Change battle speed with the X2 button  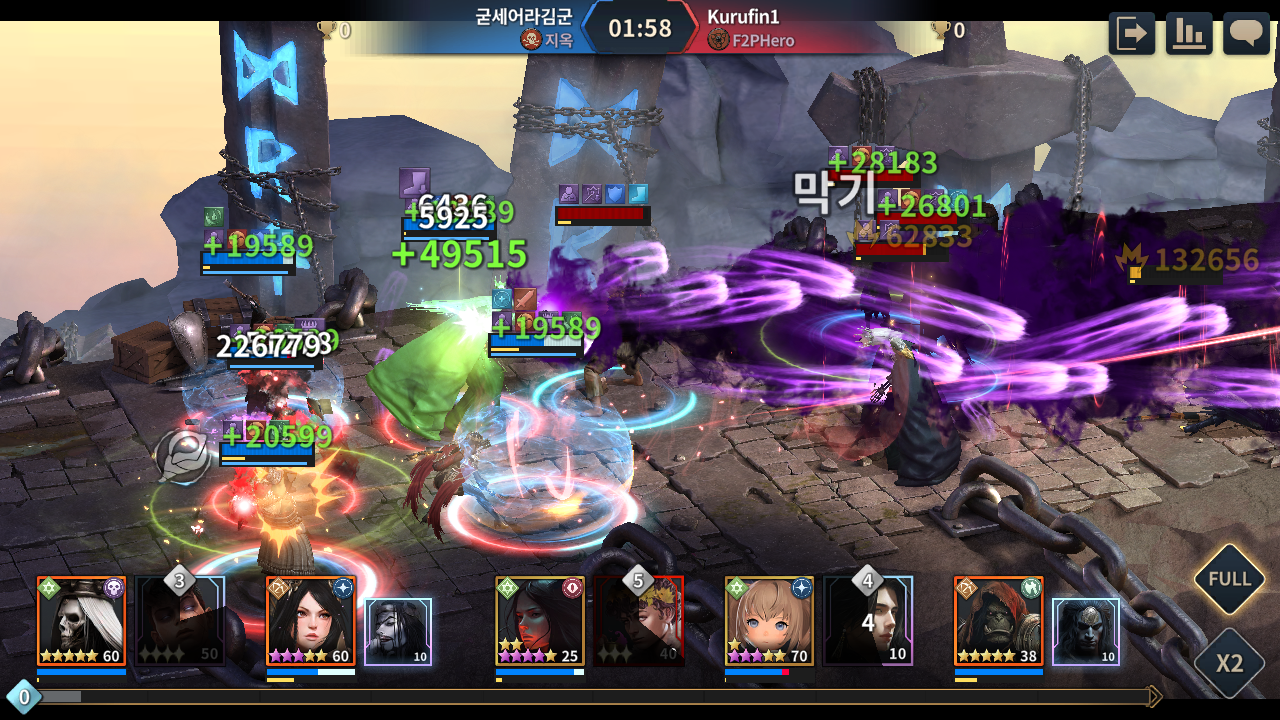[x=1229, y=664]
